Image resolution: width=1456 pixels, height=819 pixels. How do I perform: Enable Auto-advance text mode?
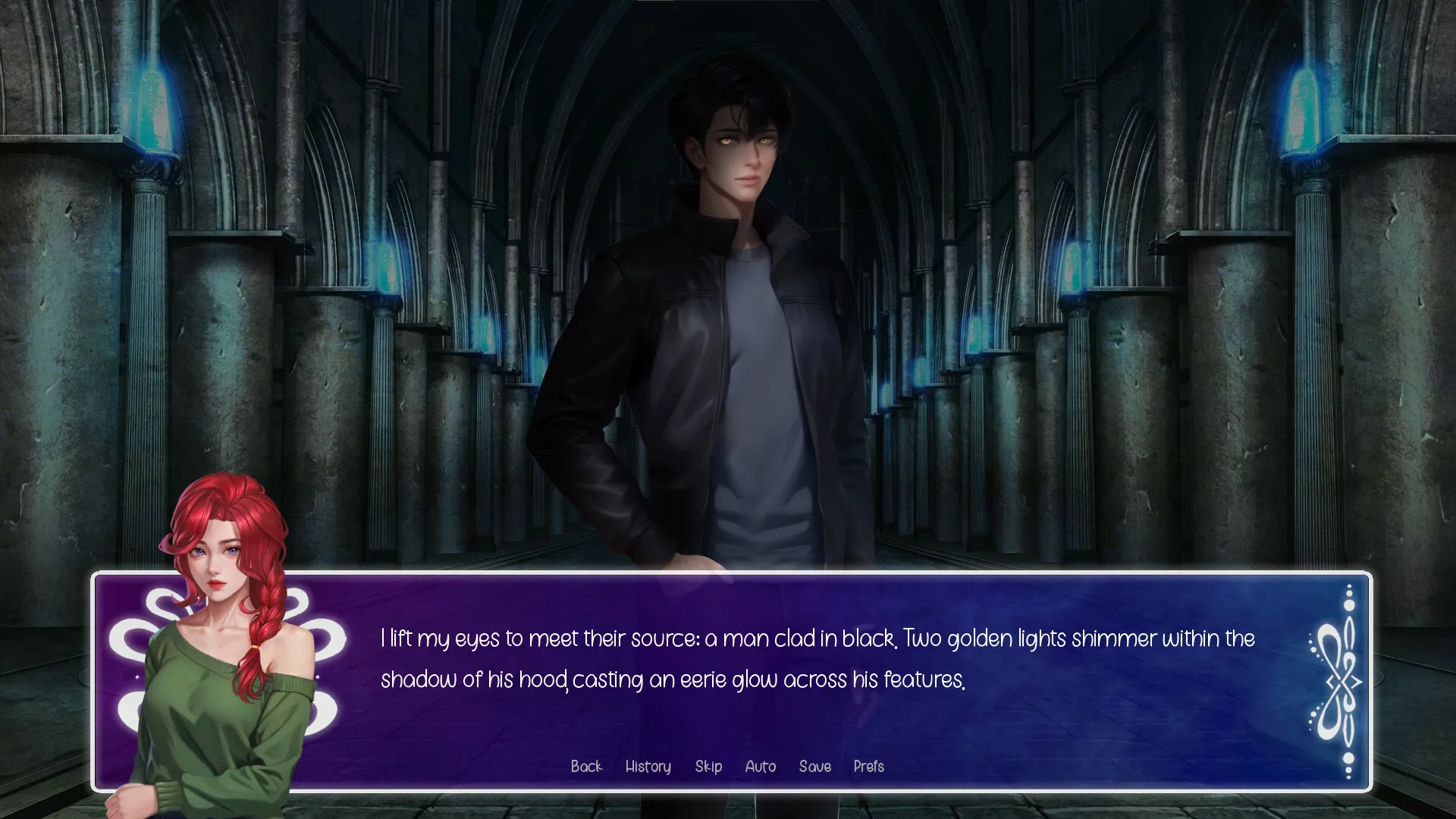760,767
